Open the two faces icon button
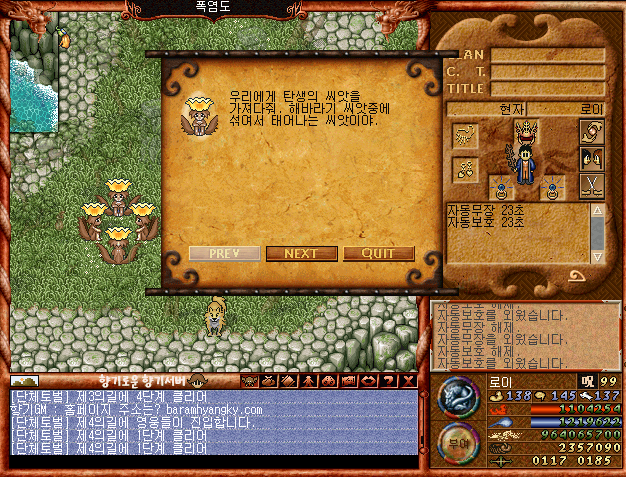The height and width of the screenshot is (477, 626). tap(592, 158)
